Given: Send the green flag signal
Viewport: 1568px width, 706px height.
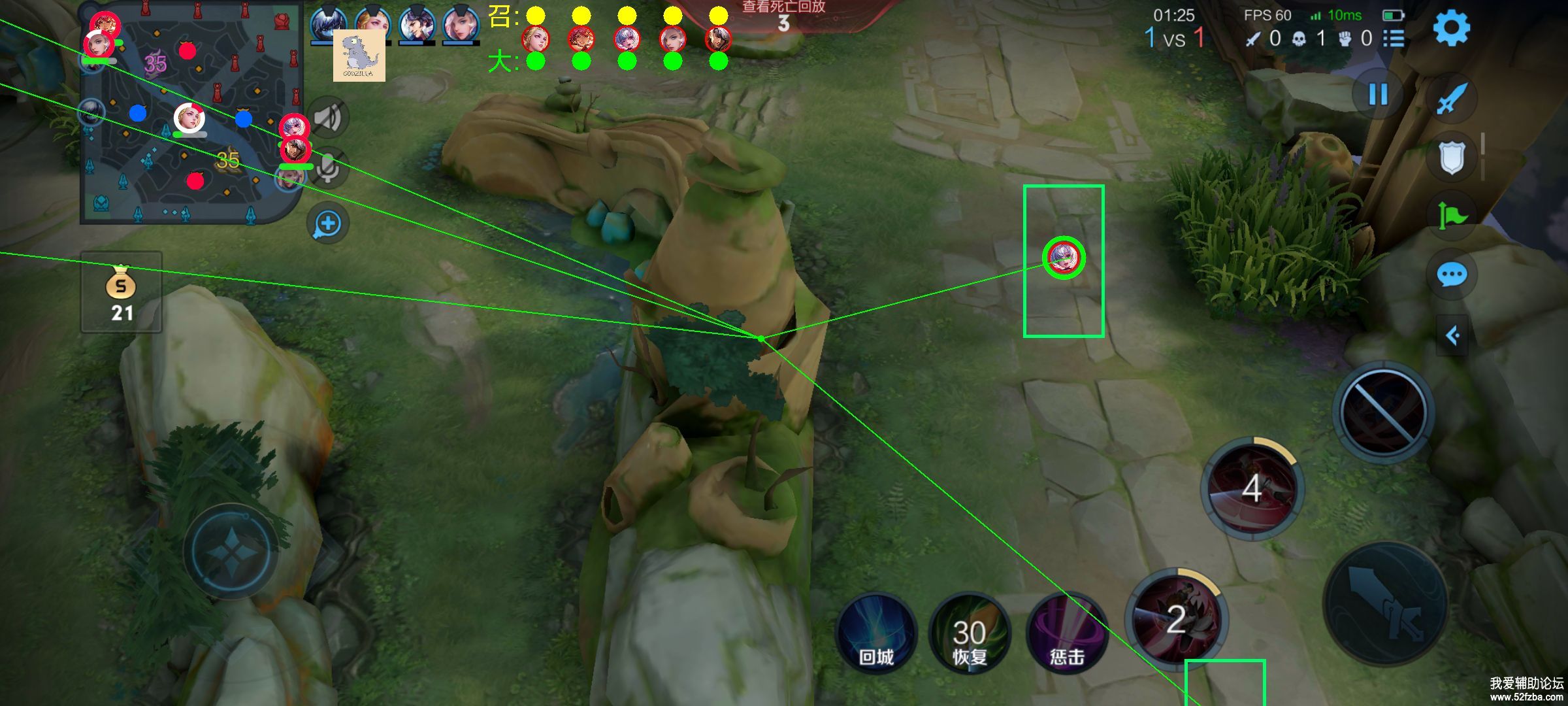Looking at the screenshot, I should (x=1452, y=214).
